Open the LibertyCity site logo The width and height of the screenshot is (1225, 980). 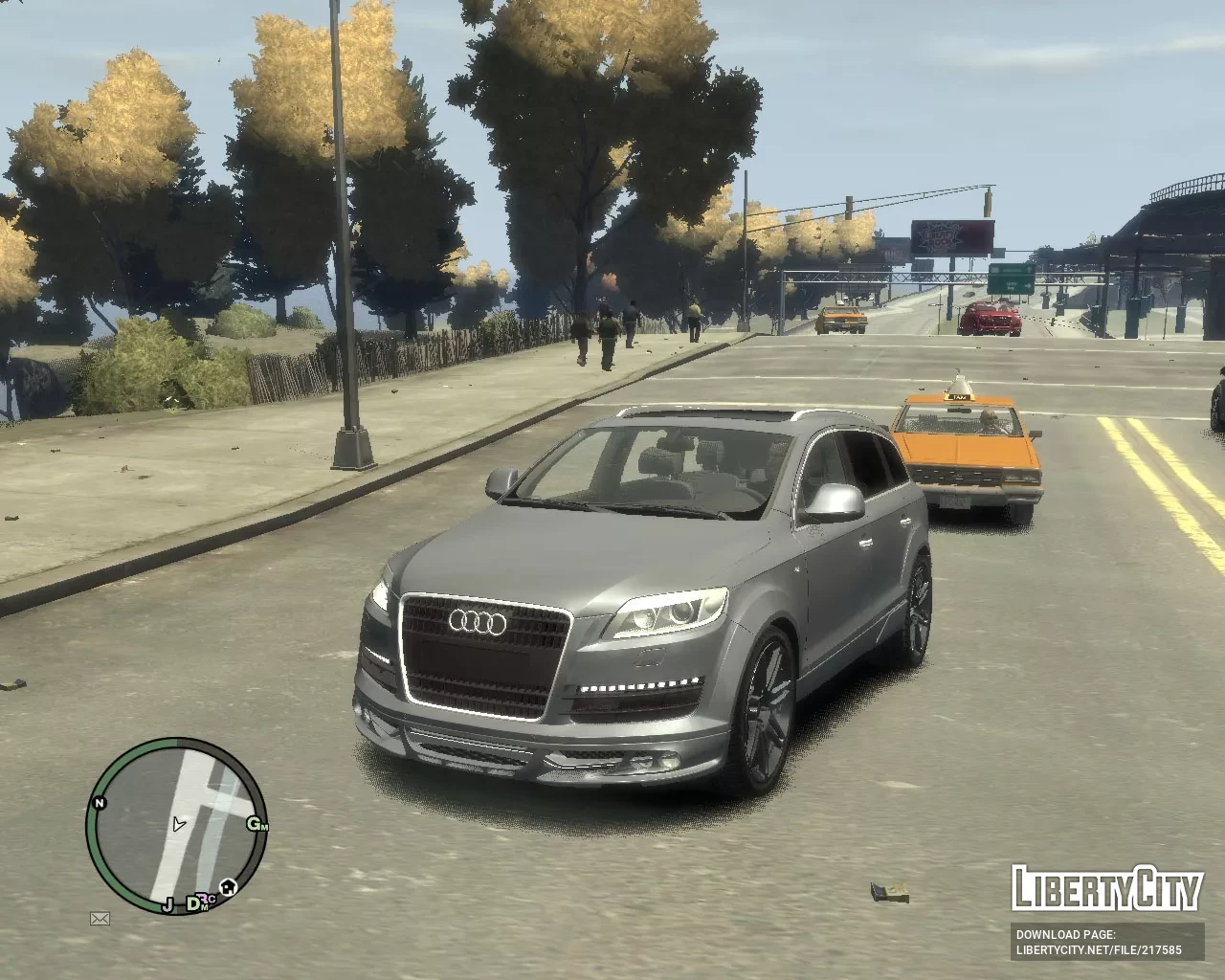(x=1107, y=888)
